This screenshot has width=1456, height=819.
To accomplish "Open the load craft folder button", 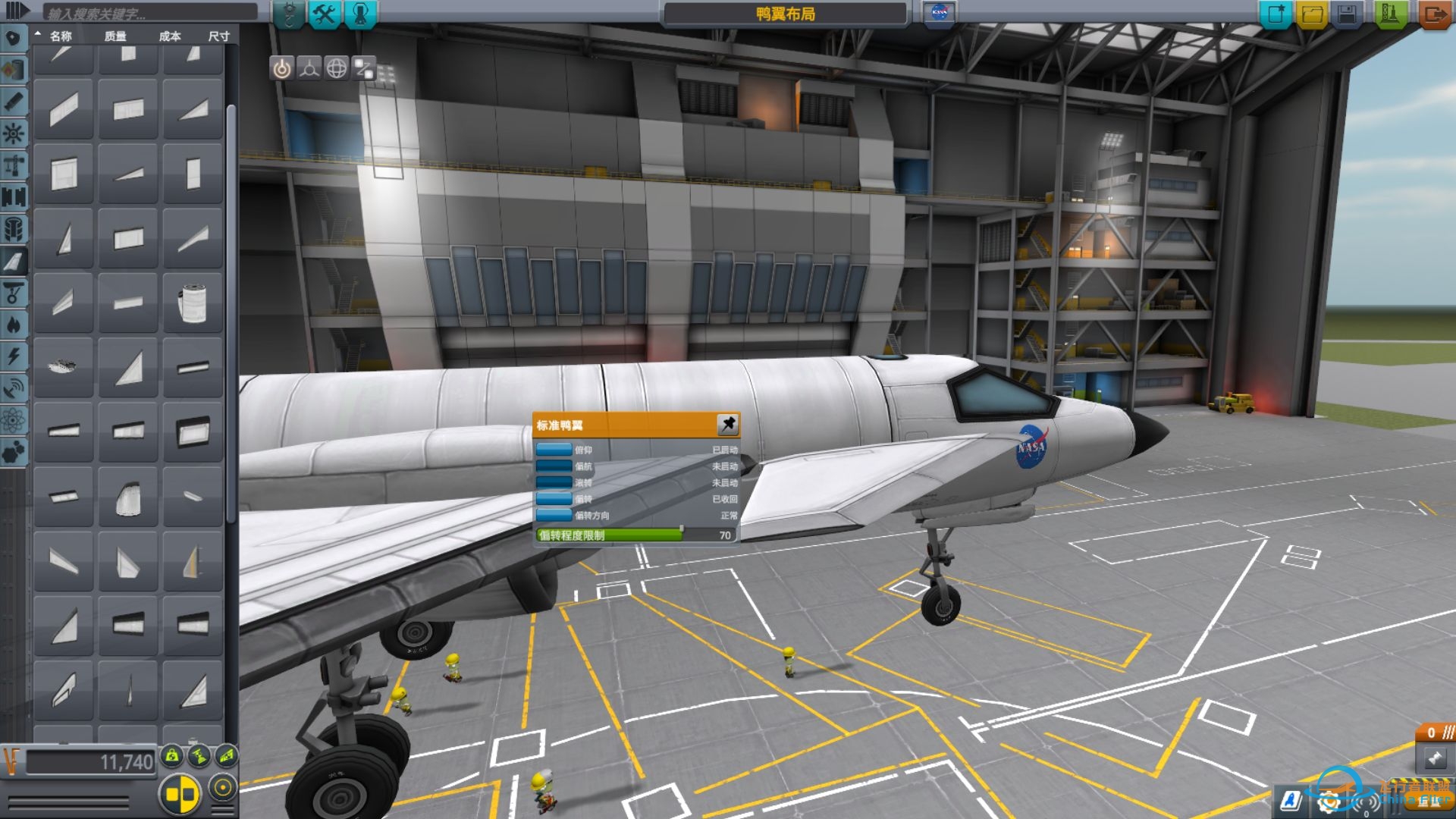I will point(1312,14).
